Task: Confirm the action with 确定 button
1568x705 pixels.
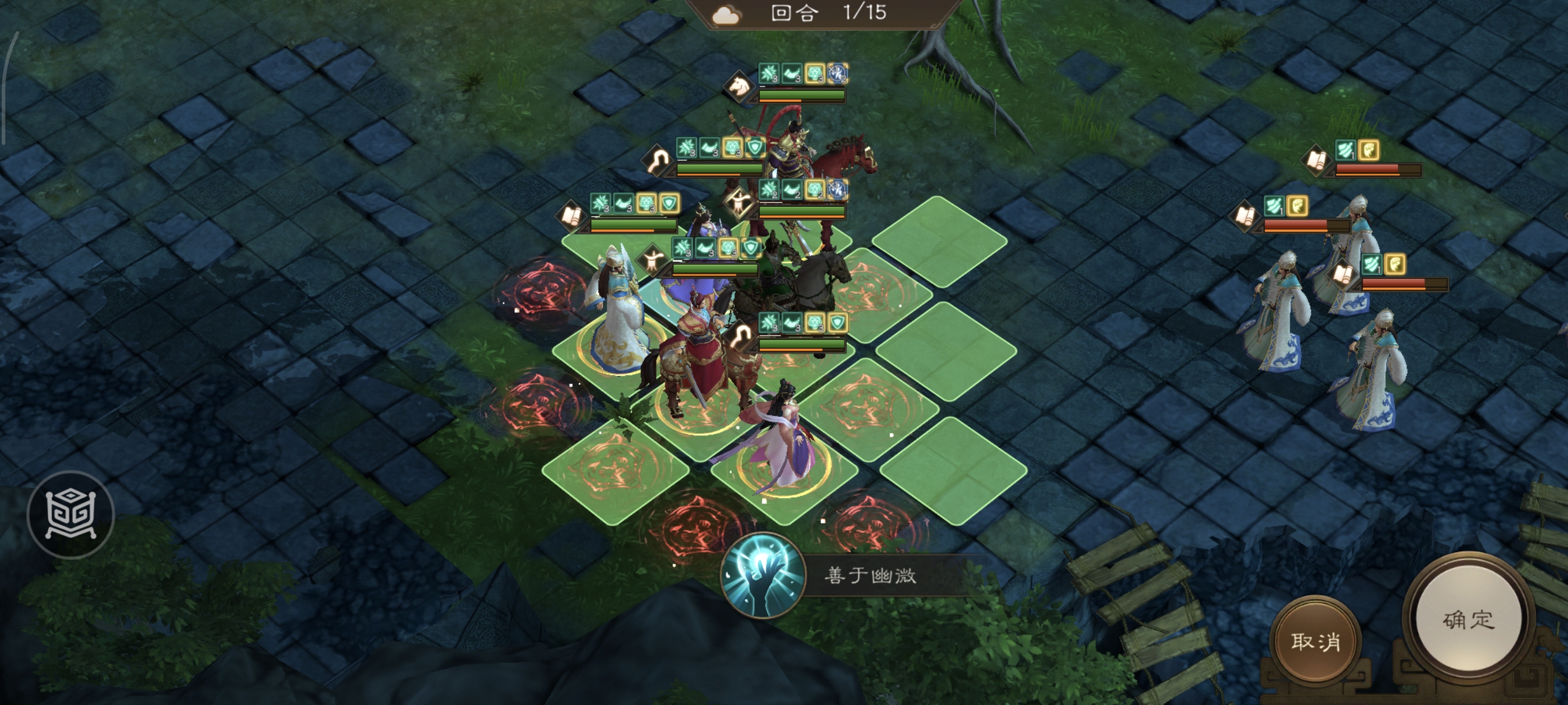Action: tap(1468, 620)
